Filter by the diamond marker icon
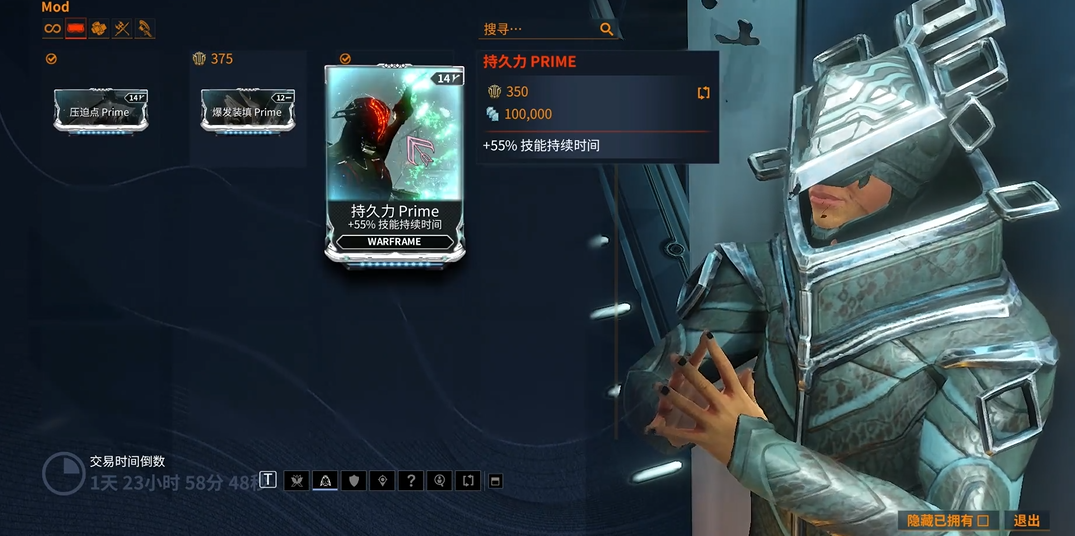 (382, 481)
